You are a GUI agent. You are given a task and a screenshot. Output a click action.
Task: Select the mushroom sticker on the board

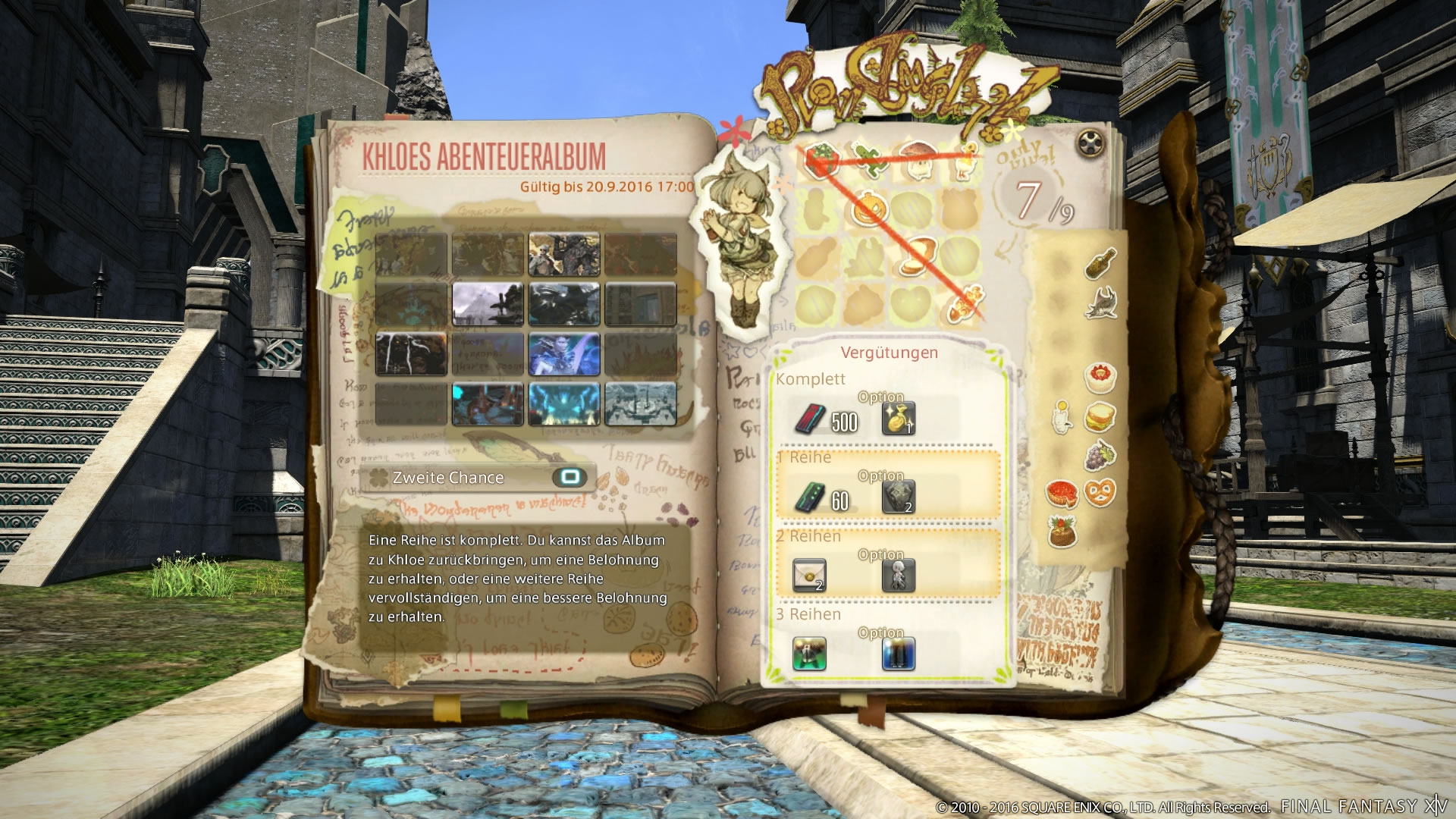pos(916,160)
